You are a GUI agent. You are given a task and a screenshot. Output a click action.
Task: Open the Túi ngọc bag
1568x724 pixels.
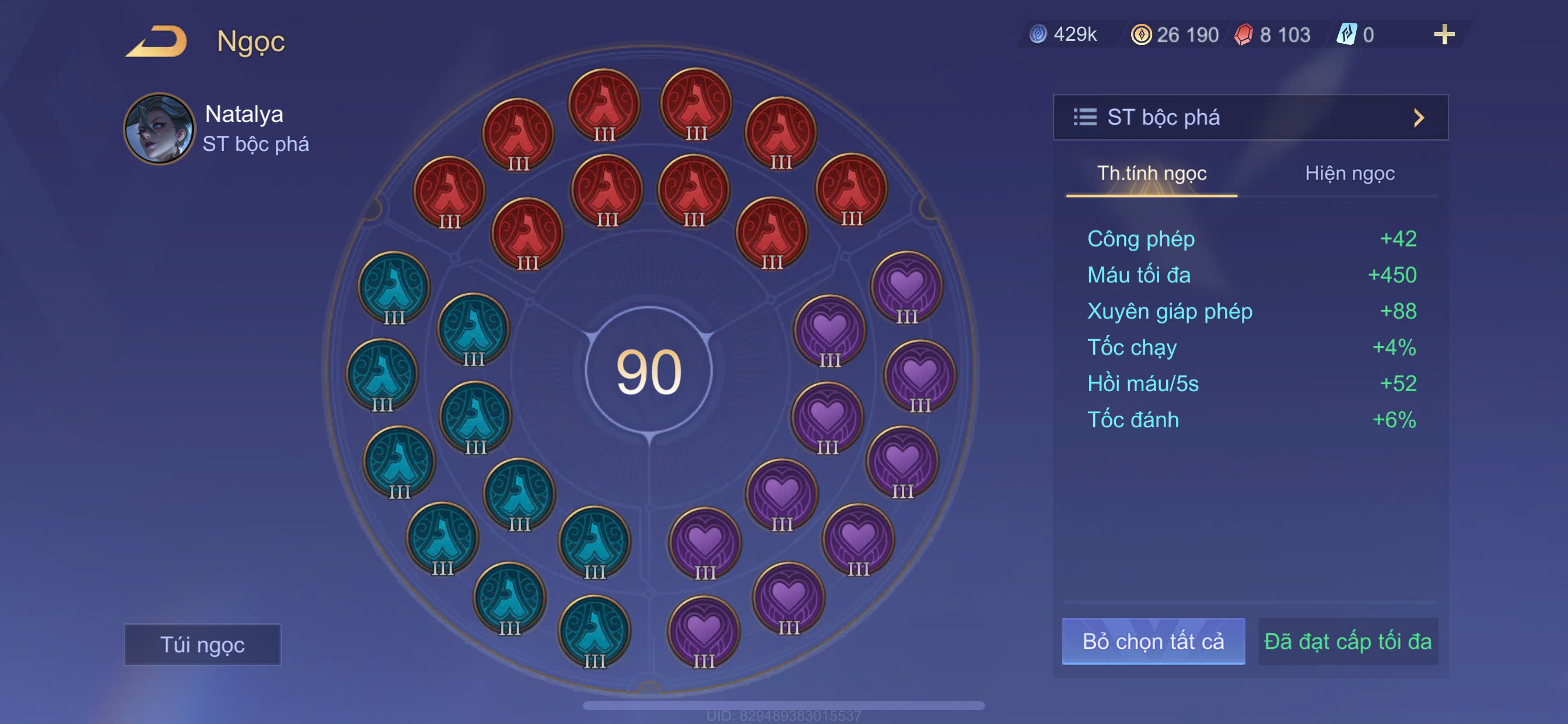click(x=202, y=644)
